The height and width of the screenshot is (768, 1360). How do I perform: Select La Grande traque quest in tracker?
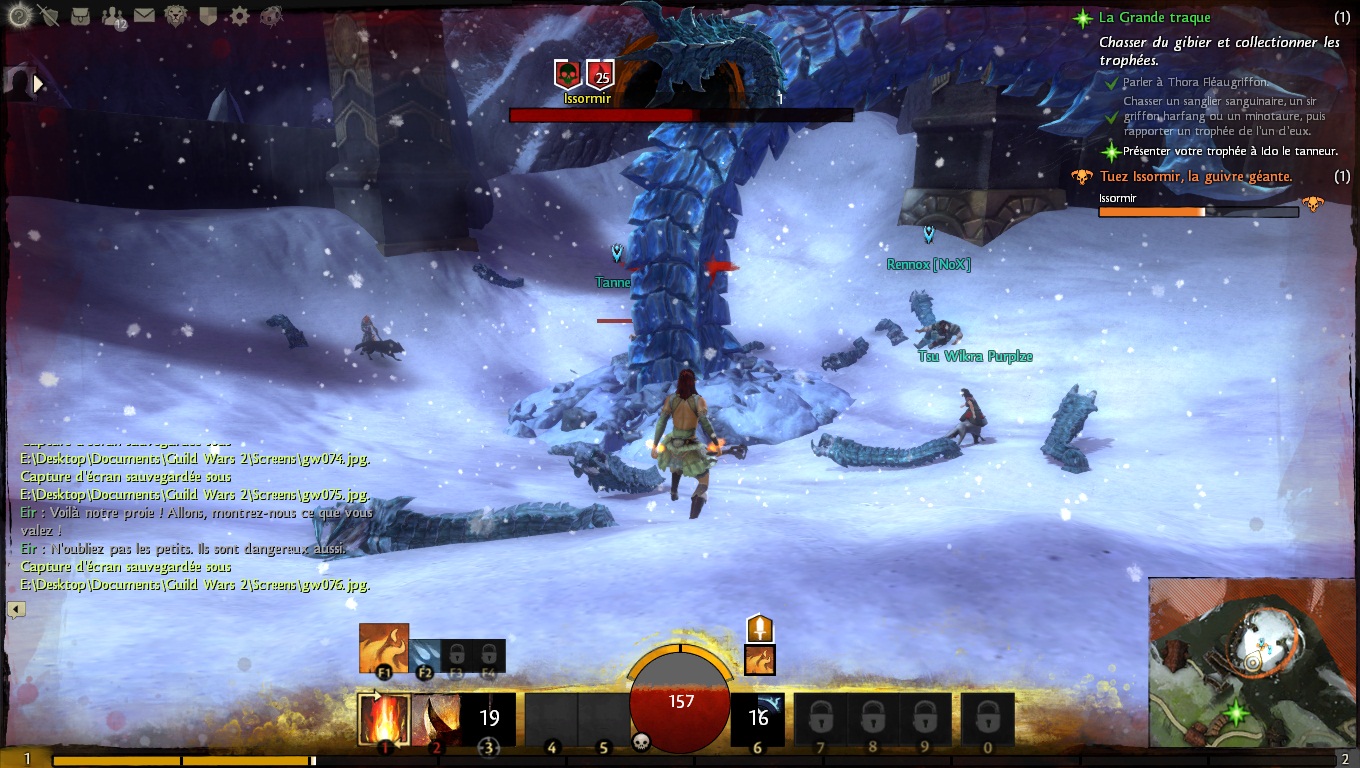tap(1154, 17)
